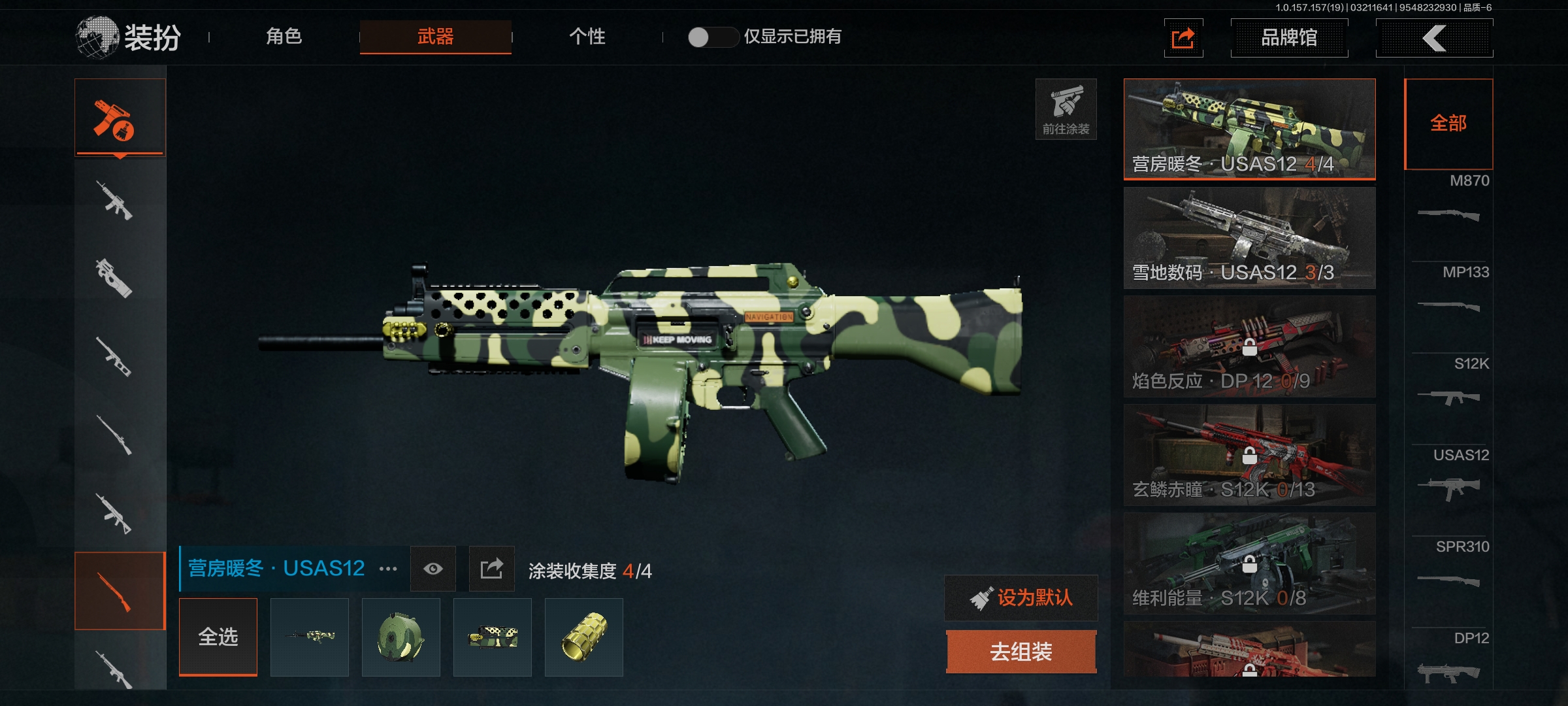The image size is (1568, 706).
Task: Switch to the 角色 tab
Action: coord(284,37)
